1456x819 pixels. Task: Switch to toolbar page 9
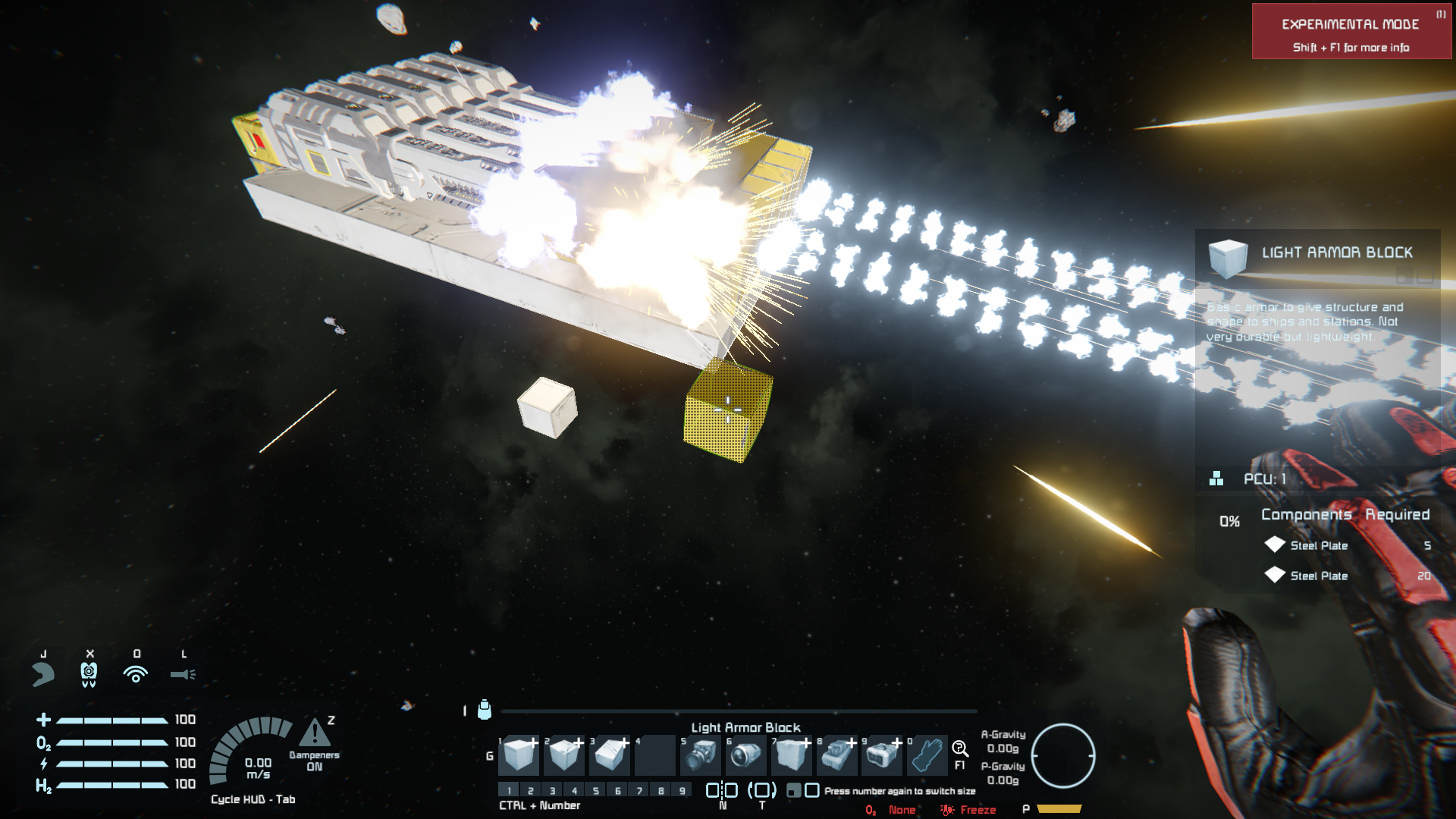pos(682,790)
